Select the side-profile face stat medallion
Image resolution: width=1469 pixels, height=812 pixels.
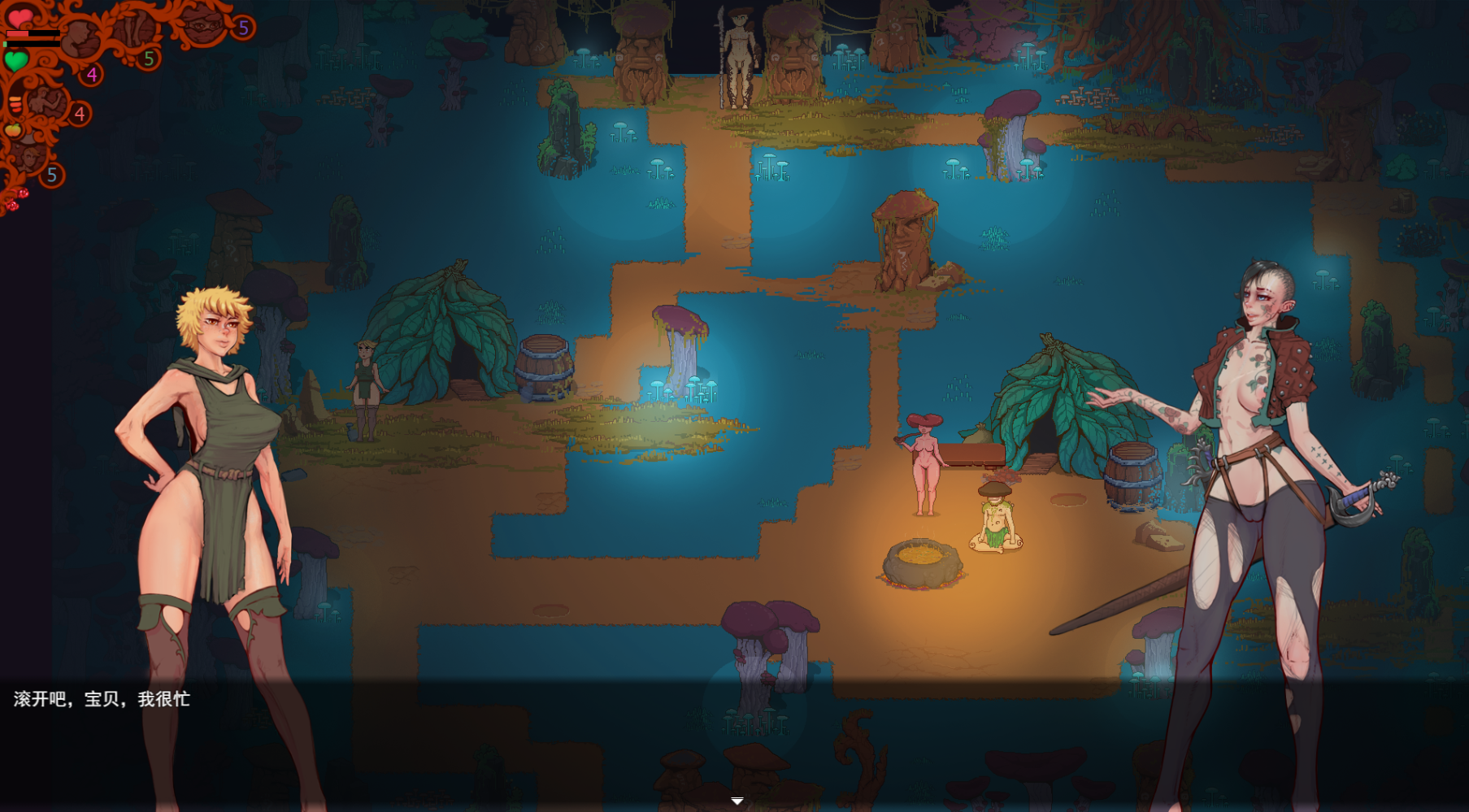coord(81,37)
